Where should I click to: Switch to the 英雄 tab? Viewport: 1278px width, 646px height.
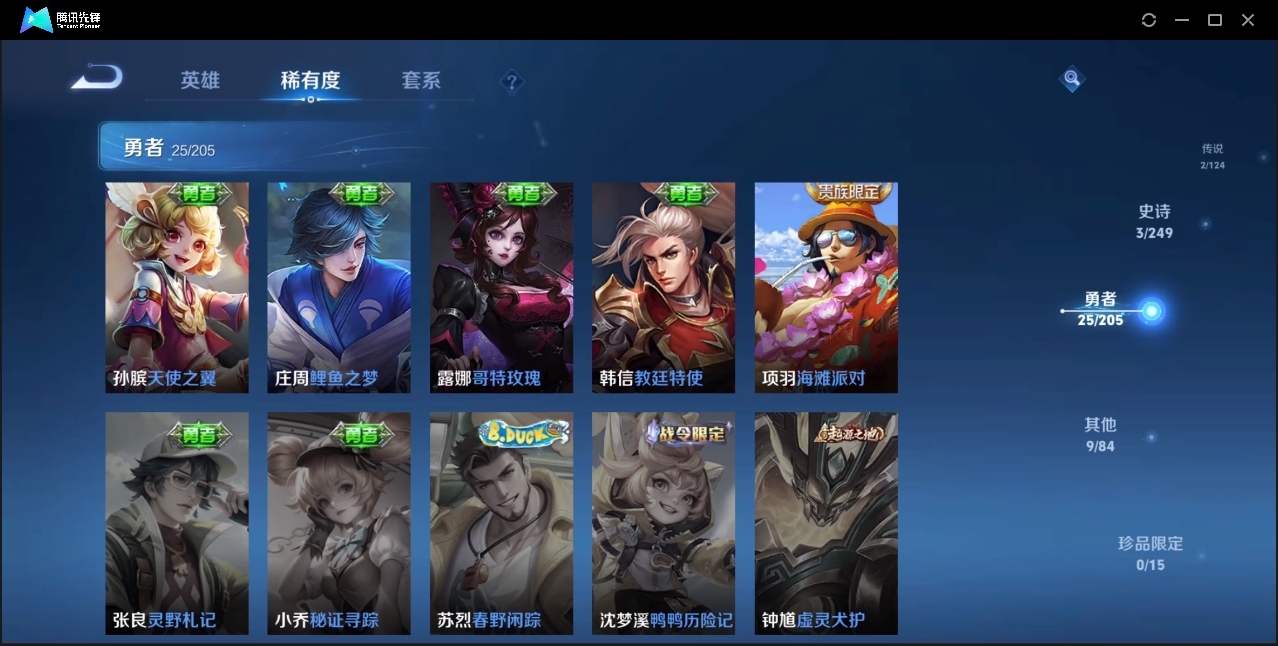(x=200, y=80)
